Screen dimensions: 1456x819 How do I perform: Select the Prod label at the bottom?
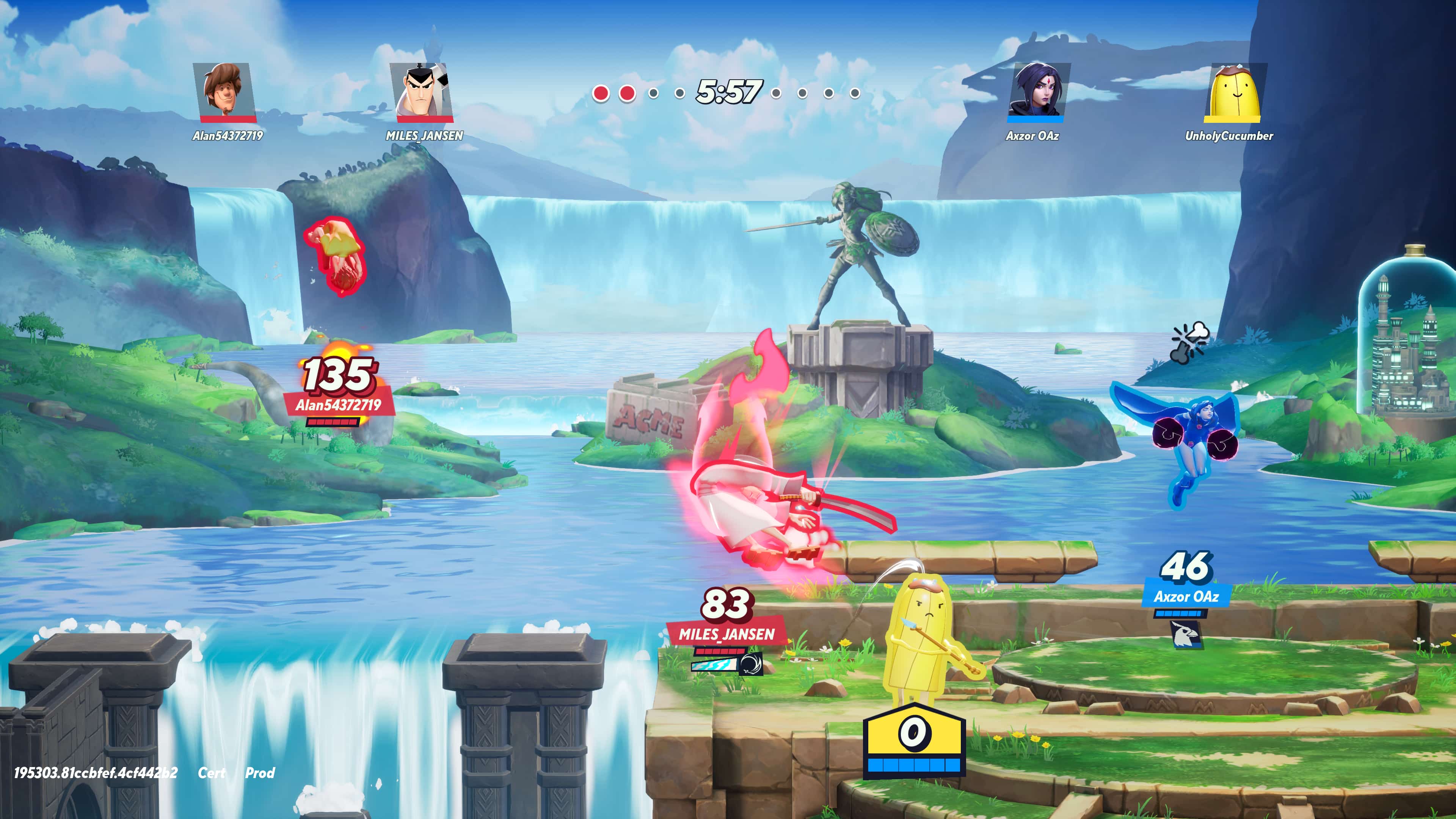pos(259,773)
